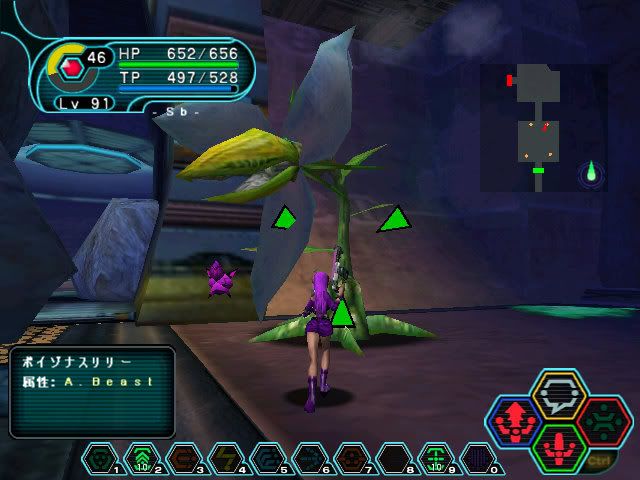Screen dimensions: 640x480
Task: Click the red section ID hexagon badge
Action: point(71,68)
